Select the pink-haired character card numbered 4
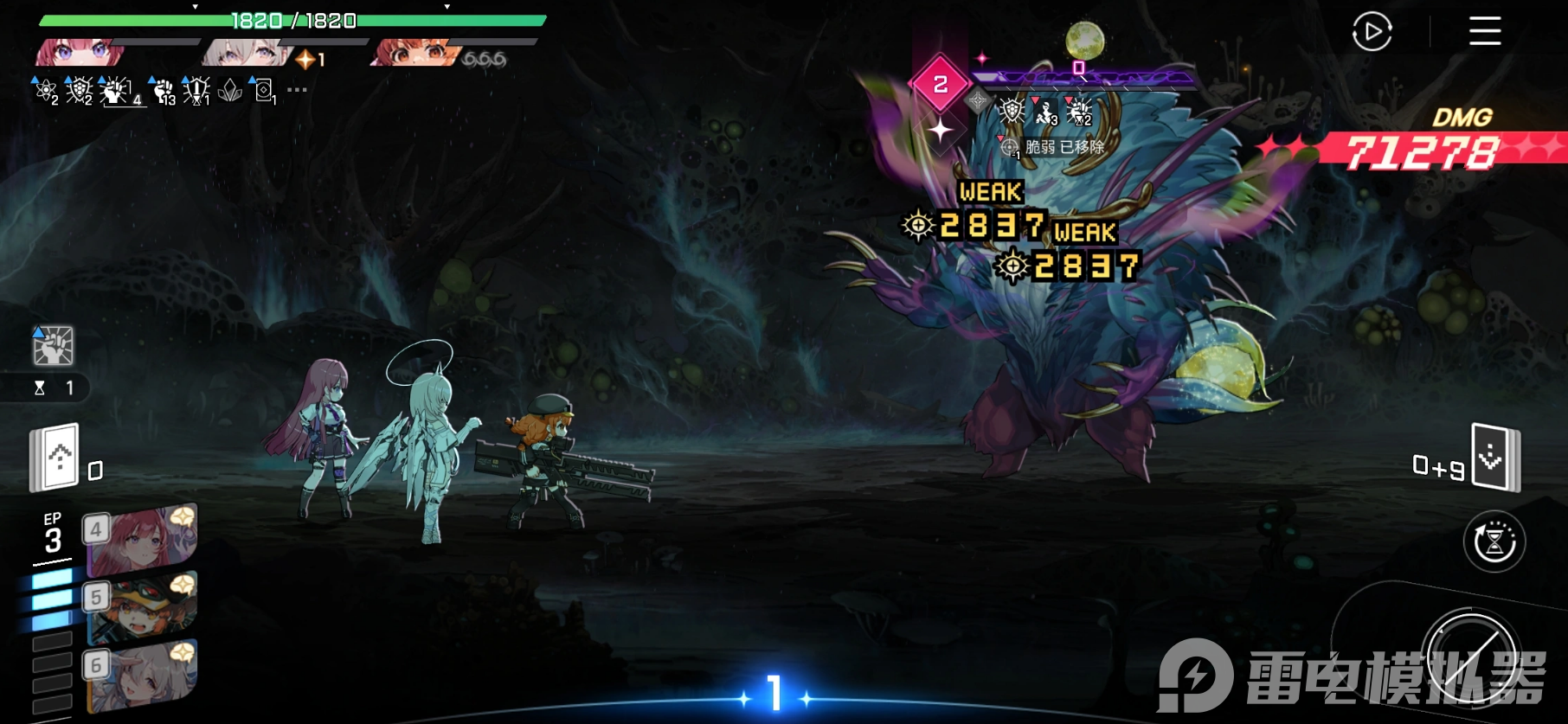 tap(142, 540)
